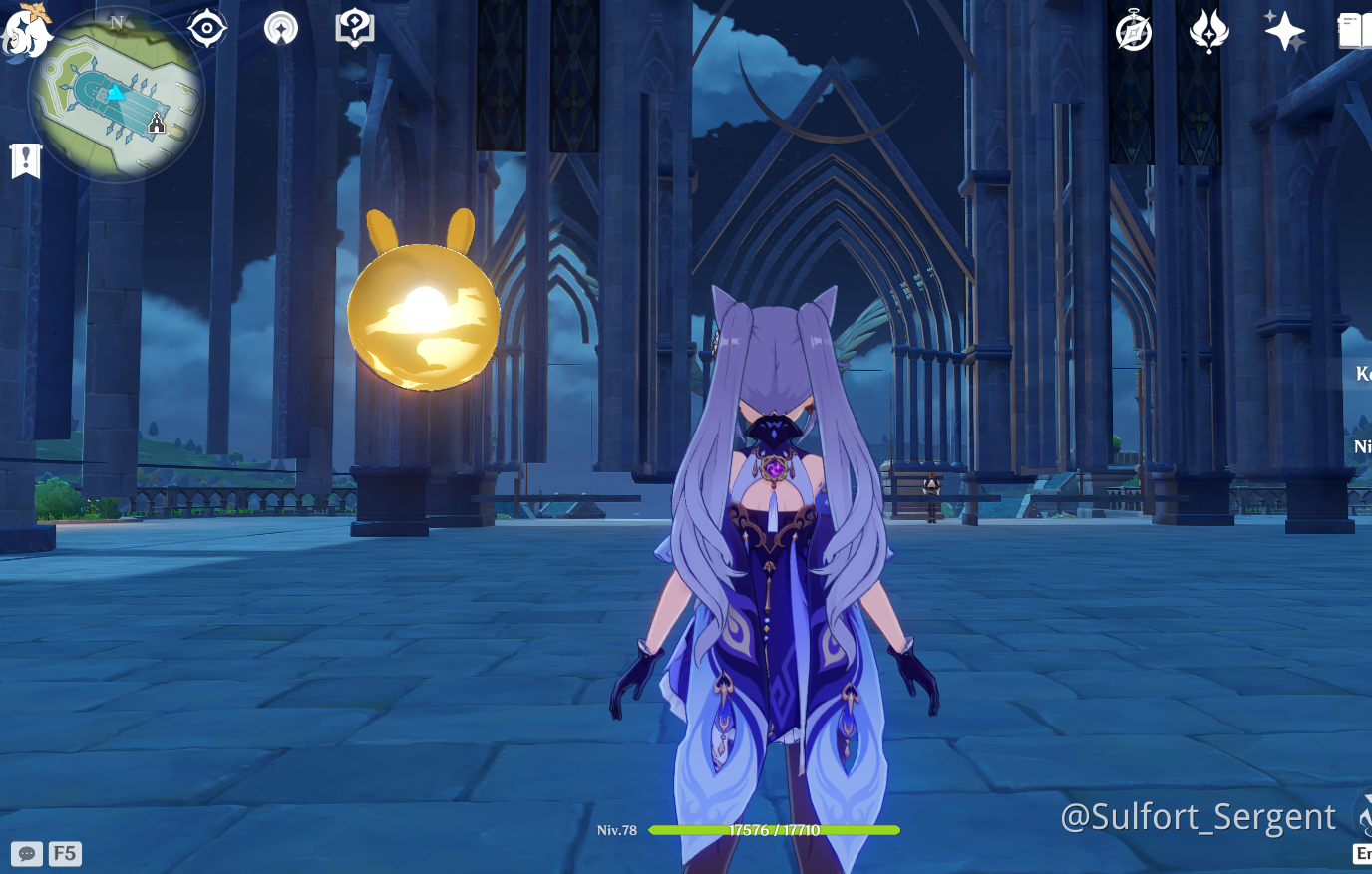Open the Battle Pass wings icon

click(x=1208, y=31)
